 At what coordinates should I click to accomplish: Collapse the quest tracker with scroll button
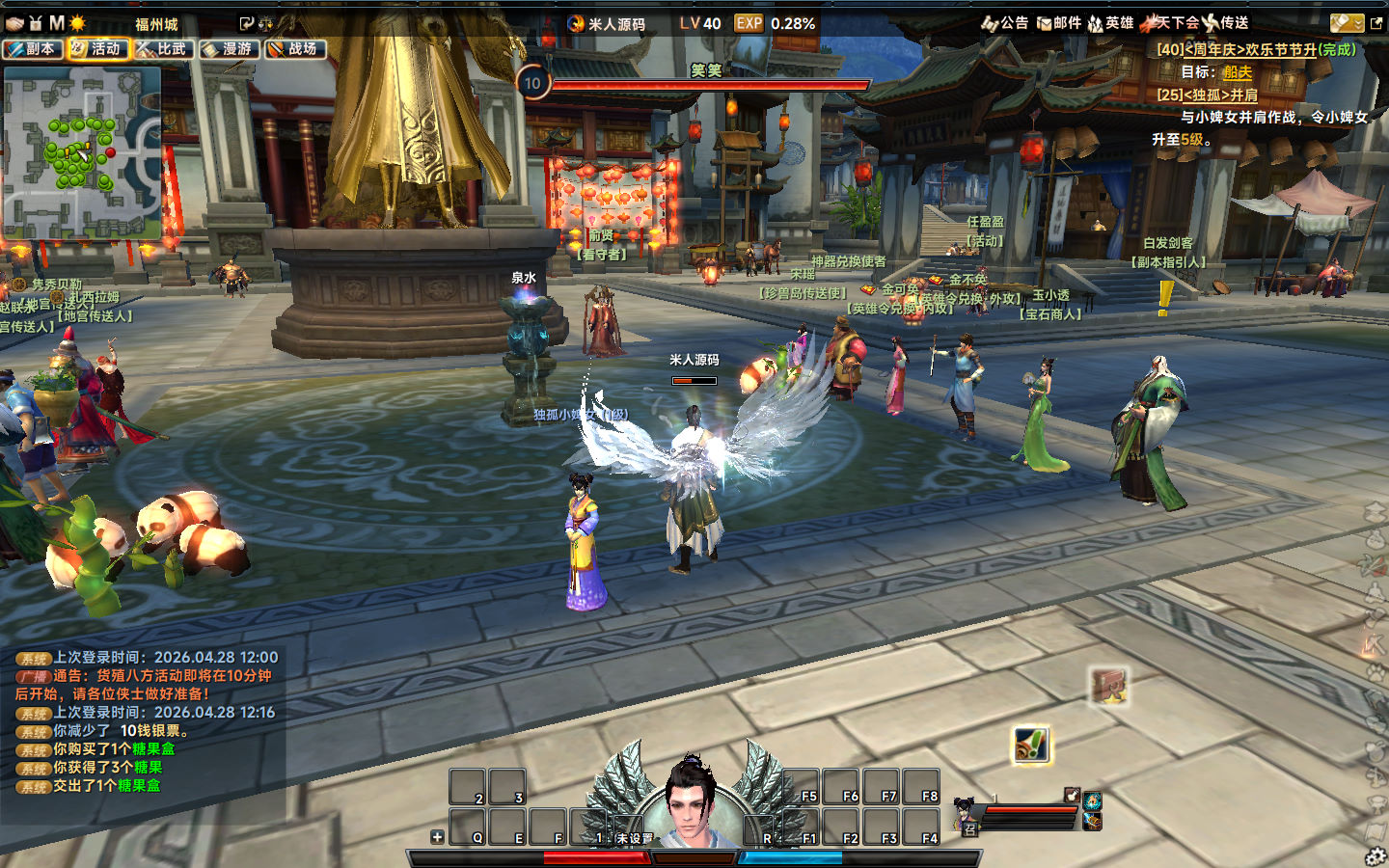[1347, 23]
